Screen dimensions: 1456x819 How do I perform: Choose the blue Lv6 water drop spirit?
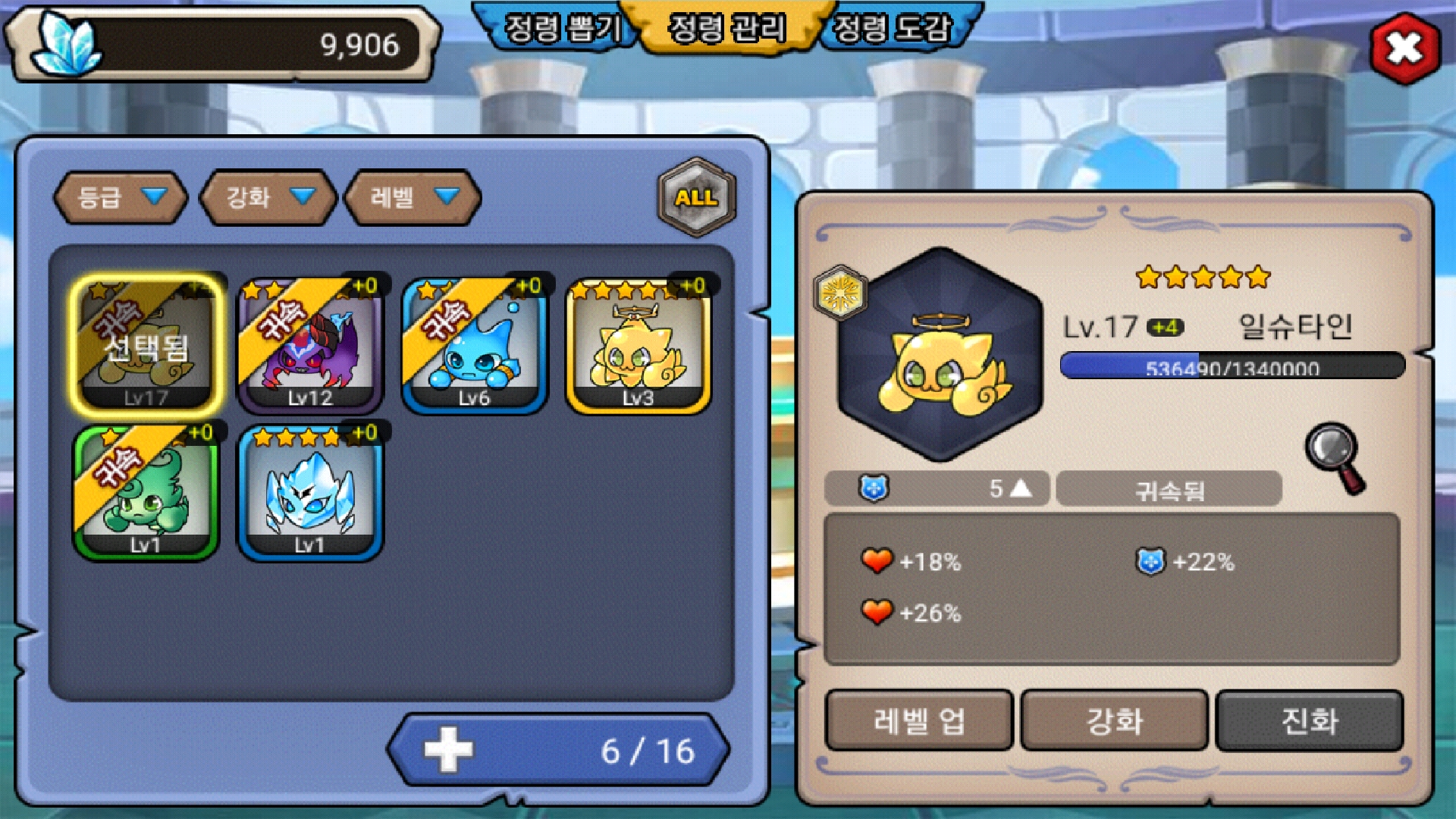click(x=474, y=345)
